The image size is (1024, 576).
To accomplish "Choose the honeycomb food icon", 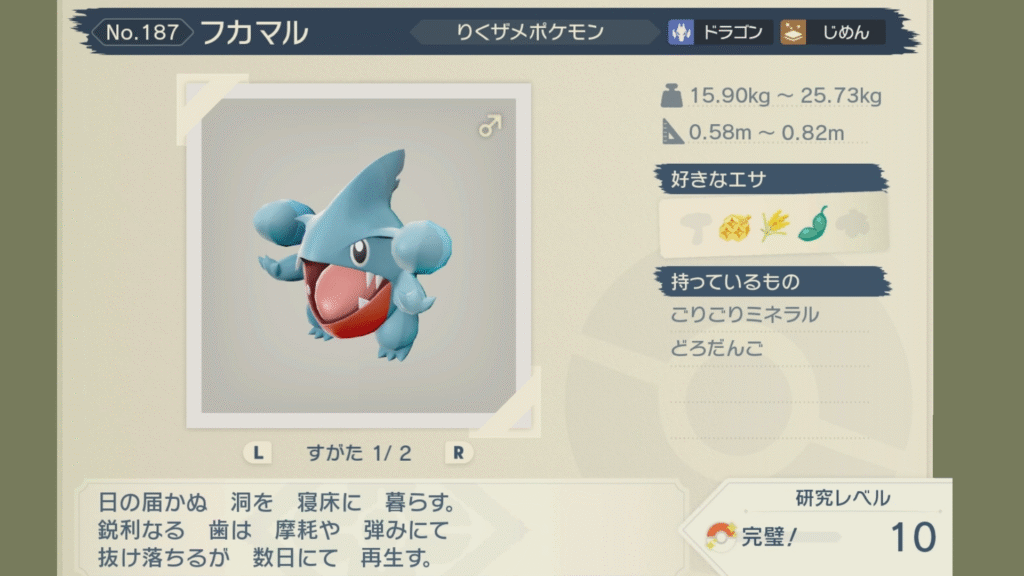I will 733,227.
